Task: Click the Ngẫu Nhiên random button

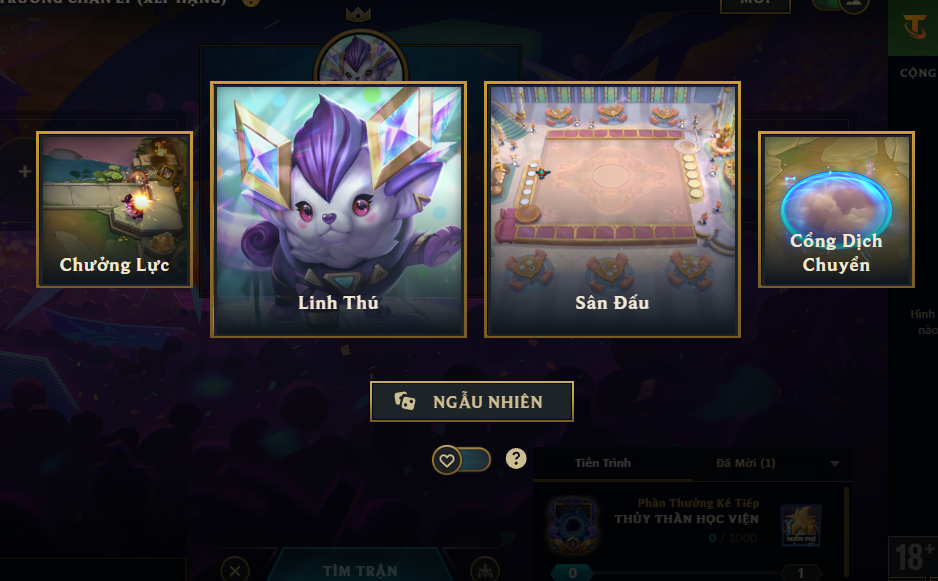Action: (472, 401)
